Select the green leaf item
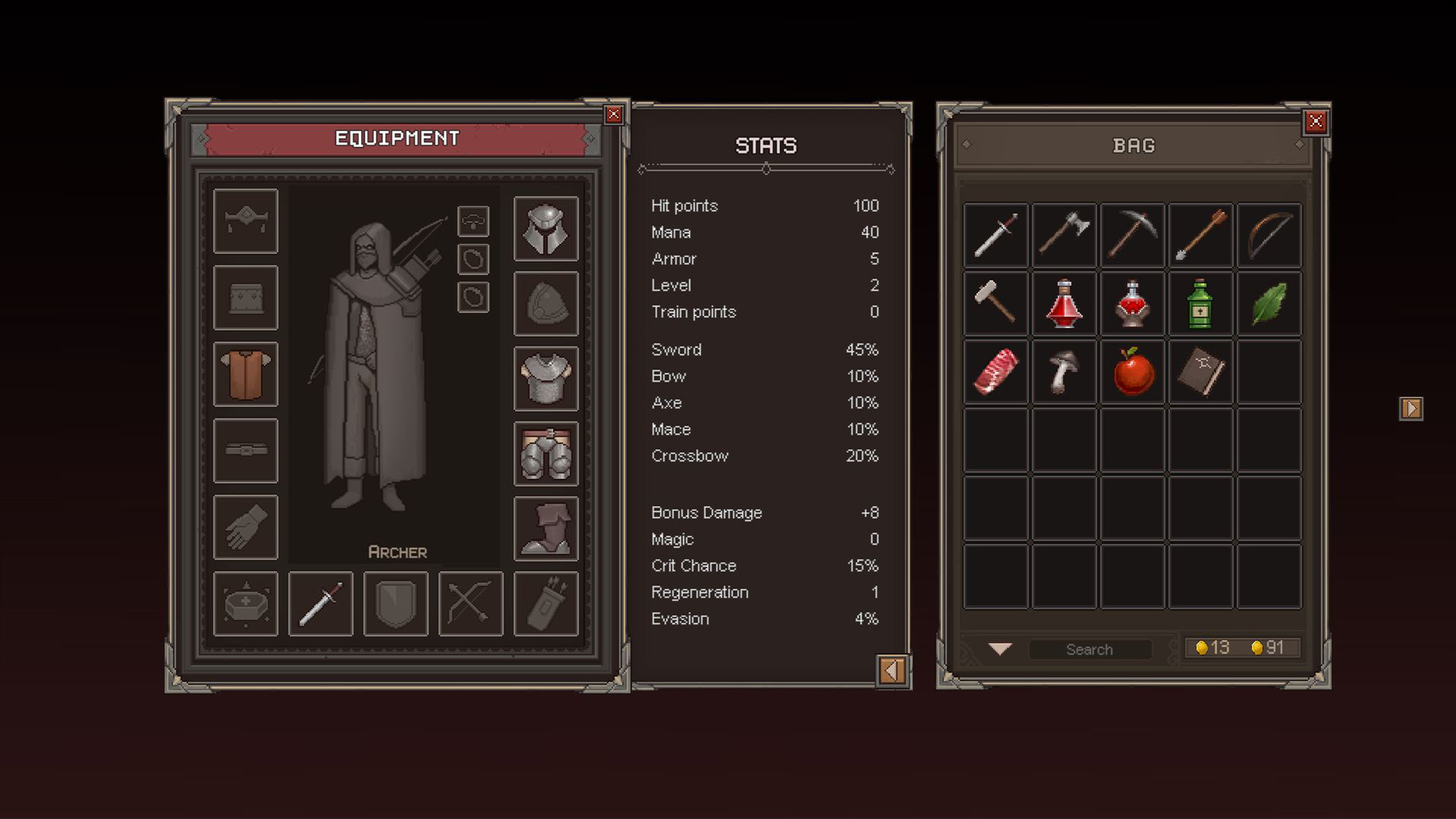The width and height of the screenshot is (1456, 819). 1269,303
